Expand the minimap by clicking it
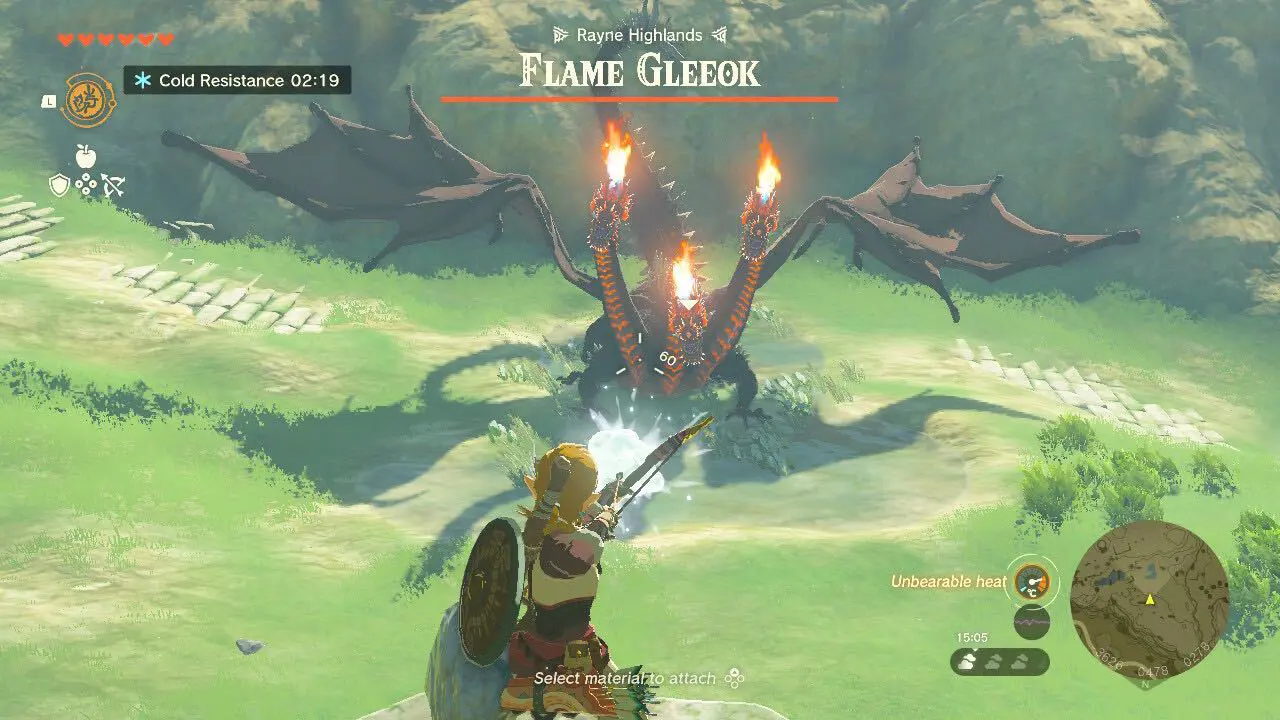 (1152, 600)
